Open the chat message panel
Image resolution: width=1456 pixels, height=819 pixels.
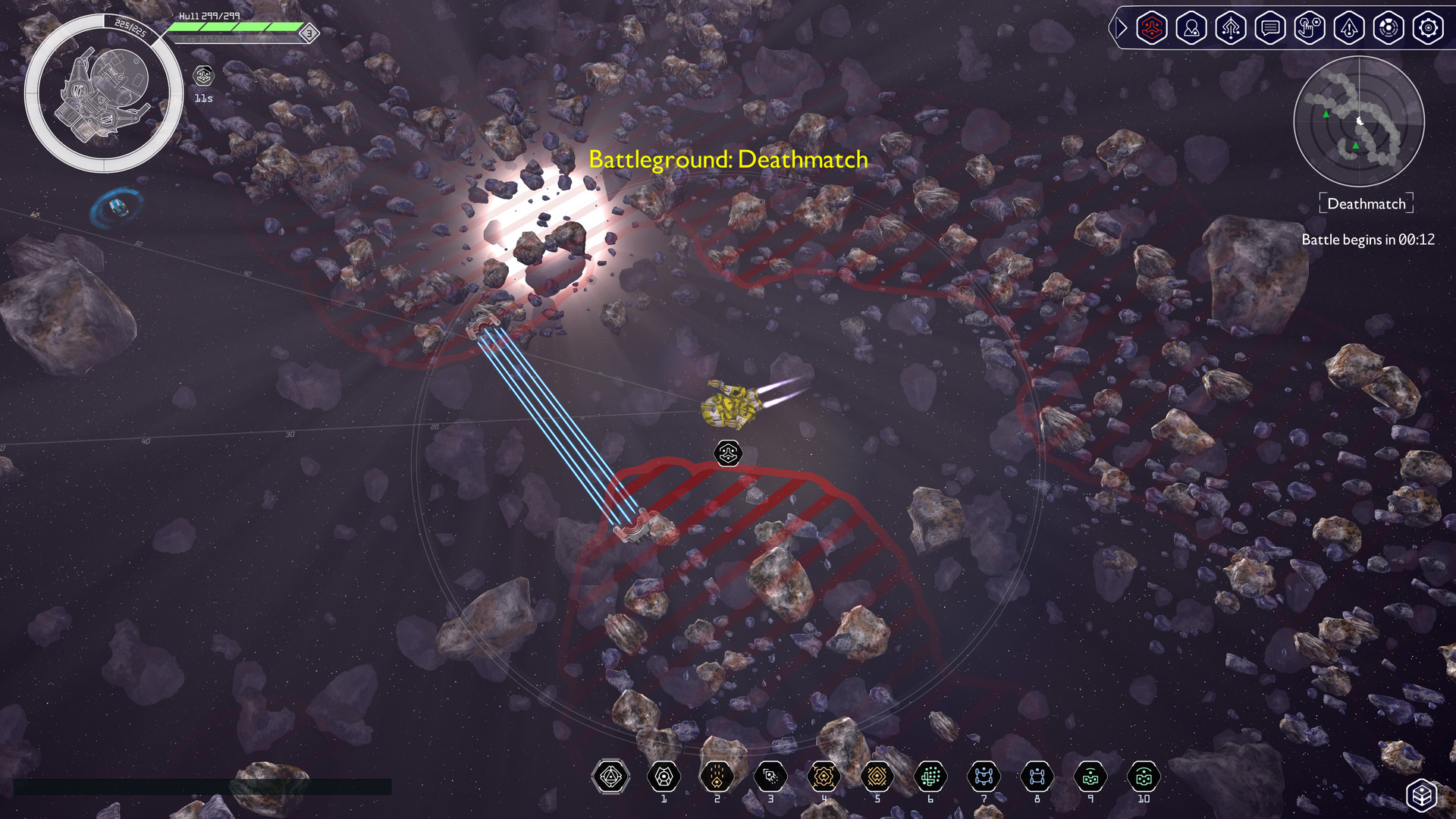pyautogui.click(x=1270, y=28)
